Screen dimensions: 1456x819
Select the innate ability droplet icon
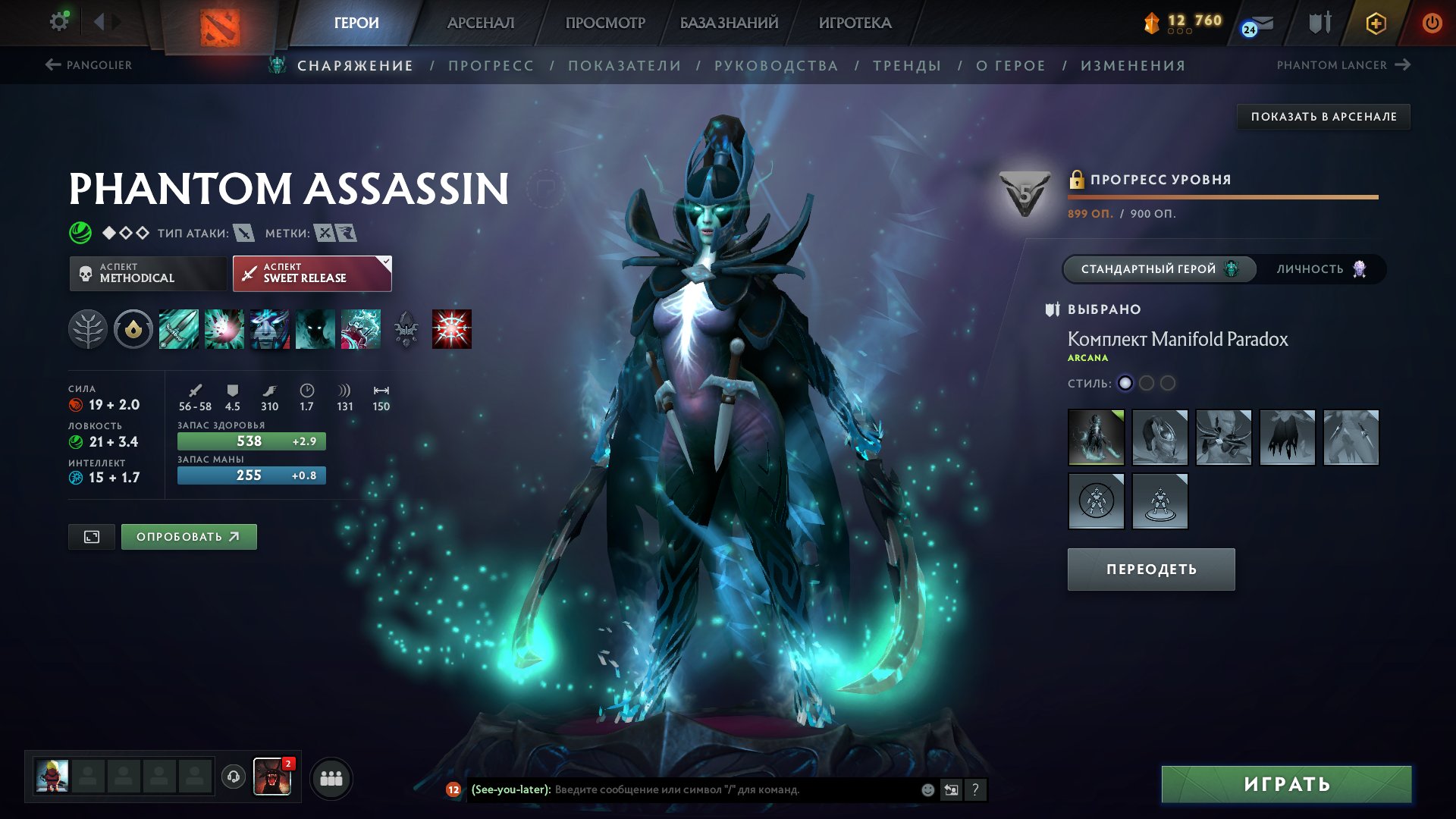[133, 329]
